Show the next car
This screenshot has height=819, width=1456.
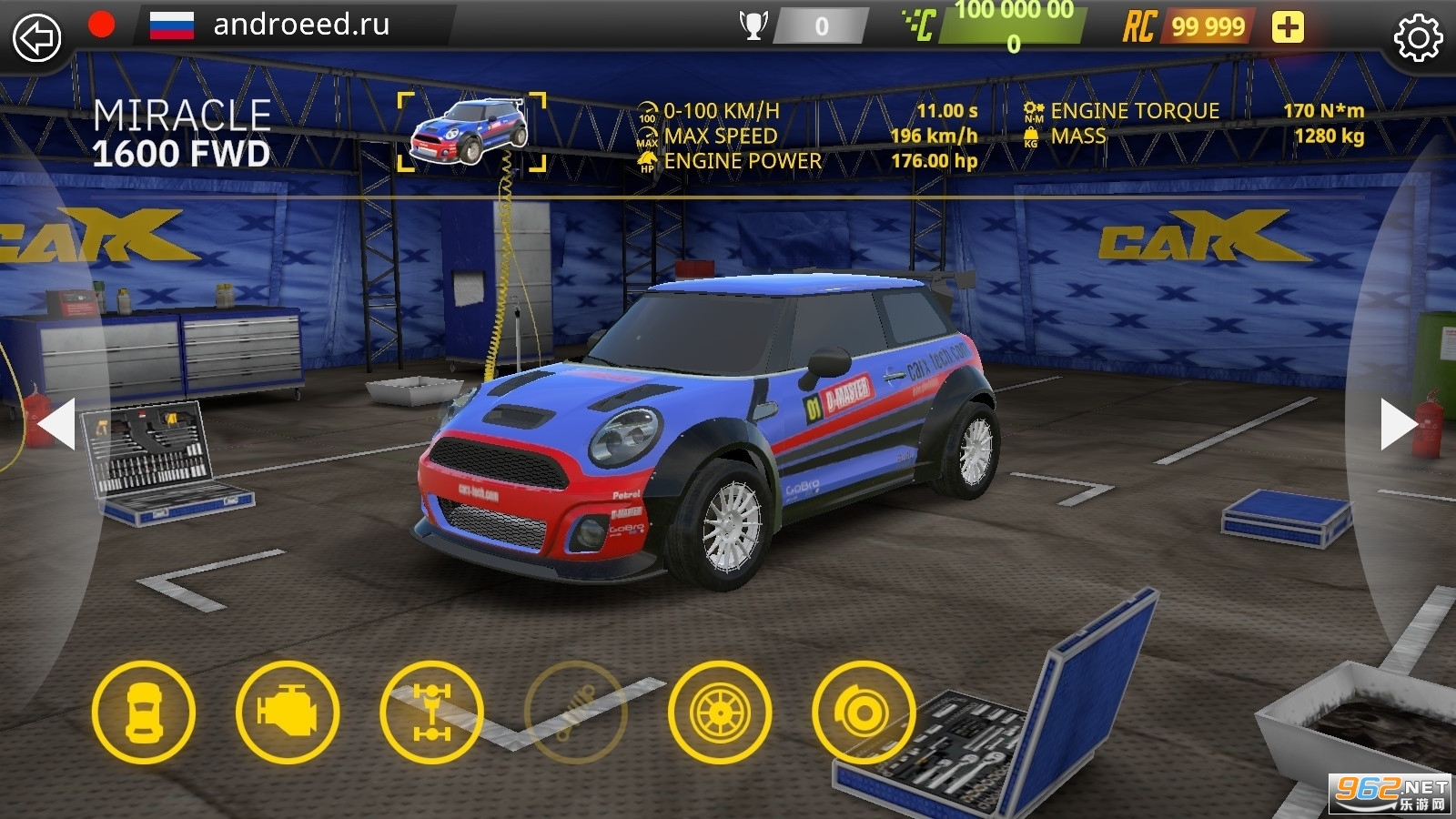[1398, 423]
